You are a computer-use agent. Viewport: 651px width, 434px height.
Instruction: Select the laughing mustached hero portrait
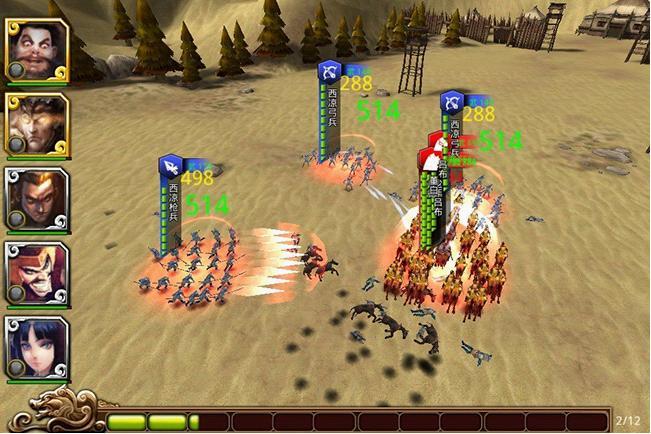[37, 48]
